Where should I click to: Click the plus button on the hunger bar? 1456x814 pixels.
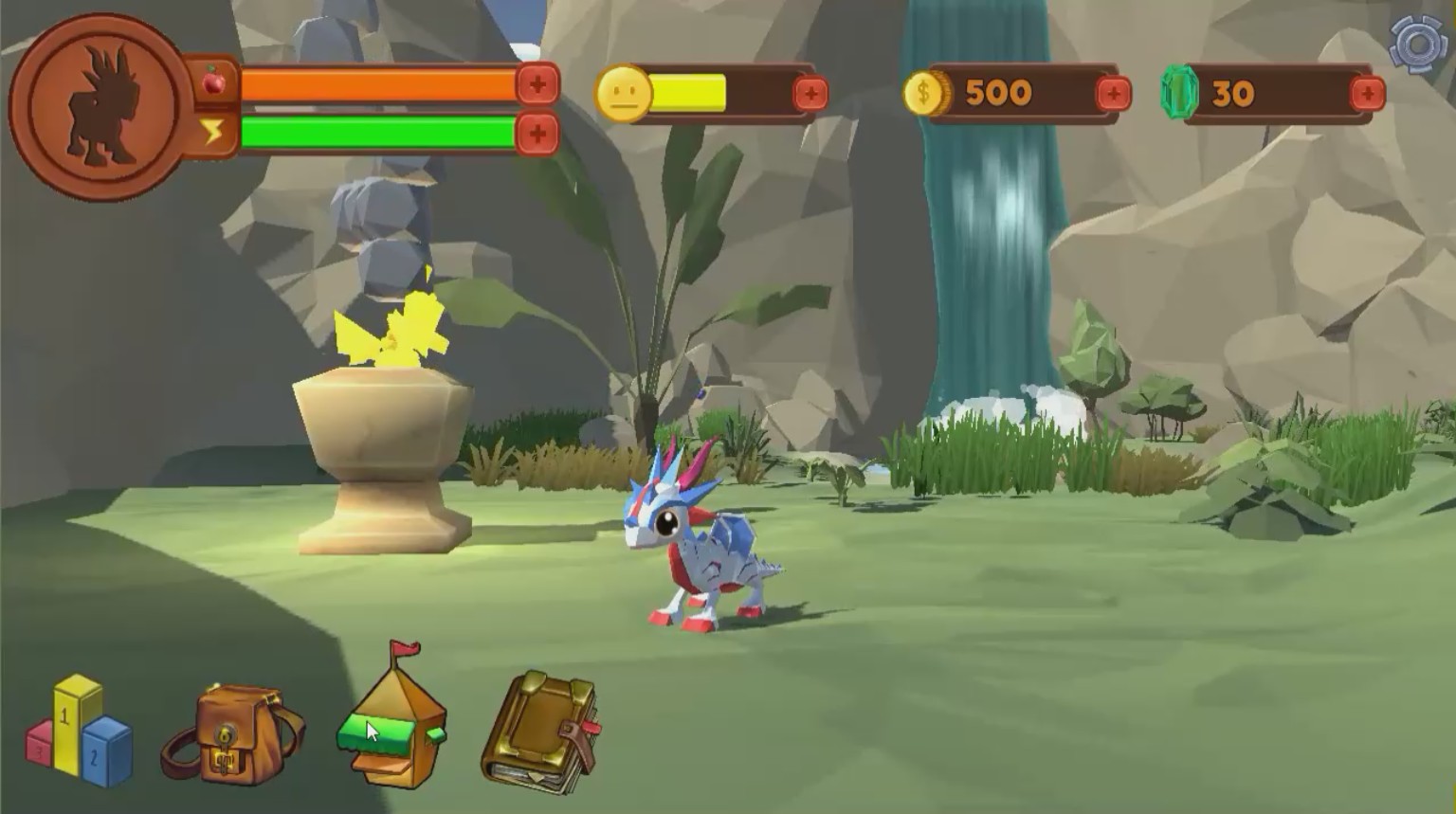point(537,84)
